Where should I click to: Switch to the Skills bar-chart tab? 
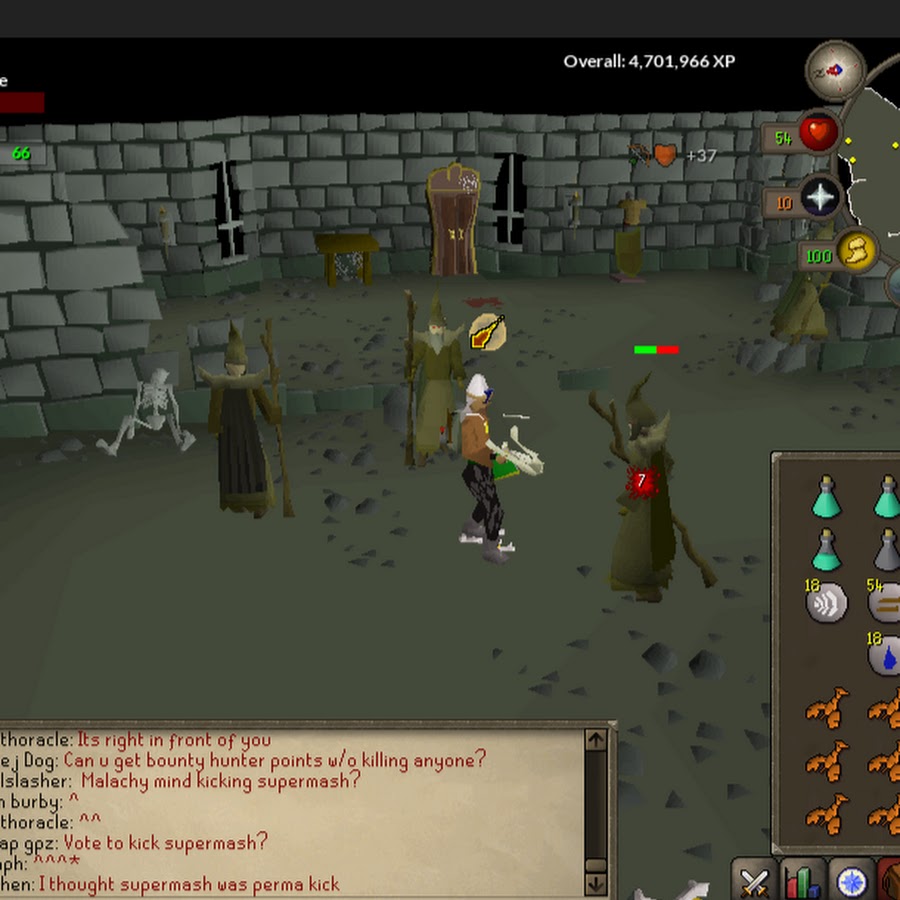[x=802, y=881]
